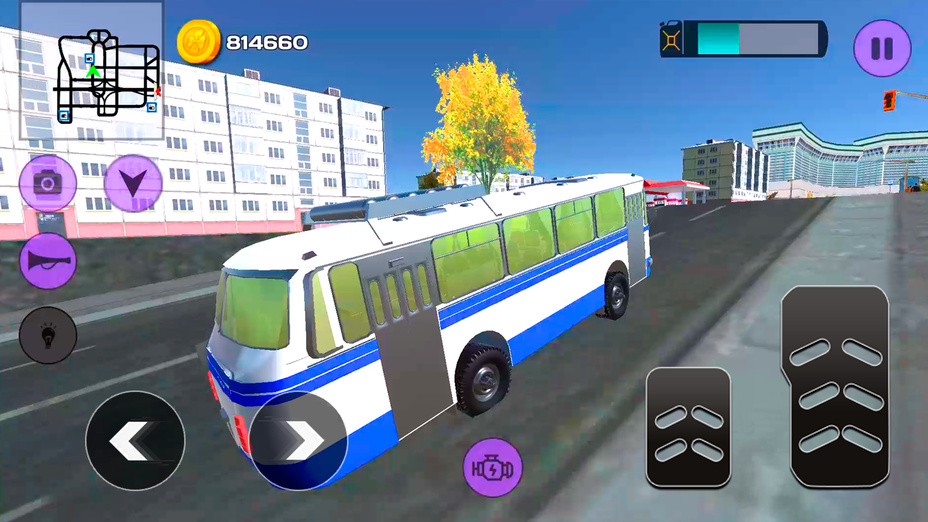Step on the tall gas pedal

pyautogui.click(x=834, y=386)
